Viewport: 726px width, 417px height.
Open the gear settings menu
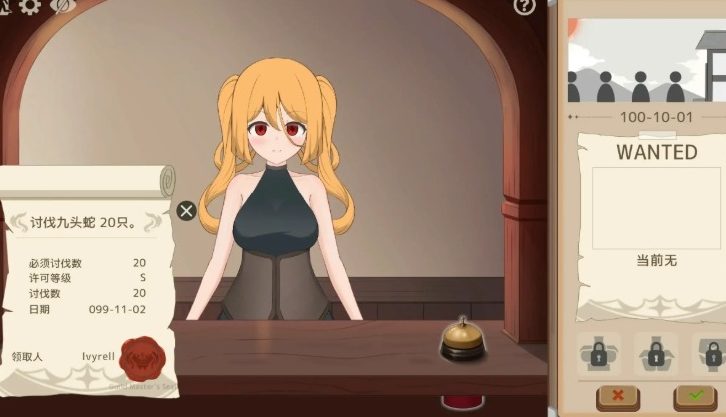point(30,6)
